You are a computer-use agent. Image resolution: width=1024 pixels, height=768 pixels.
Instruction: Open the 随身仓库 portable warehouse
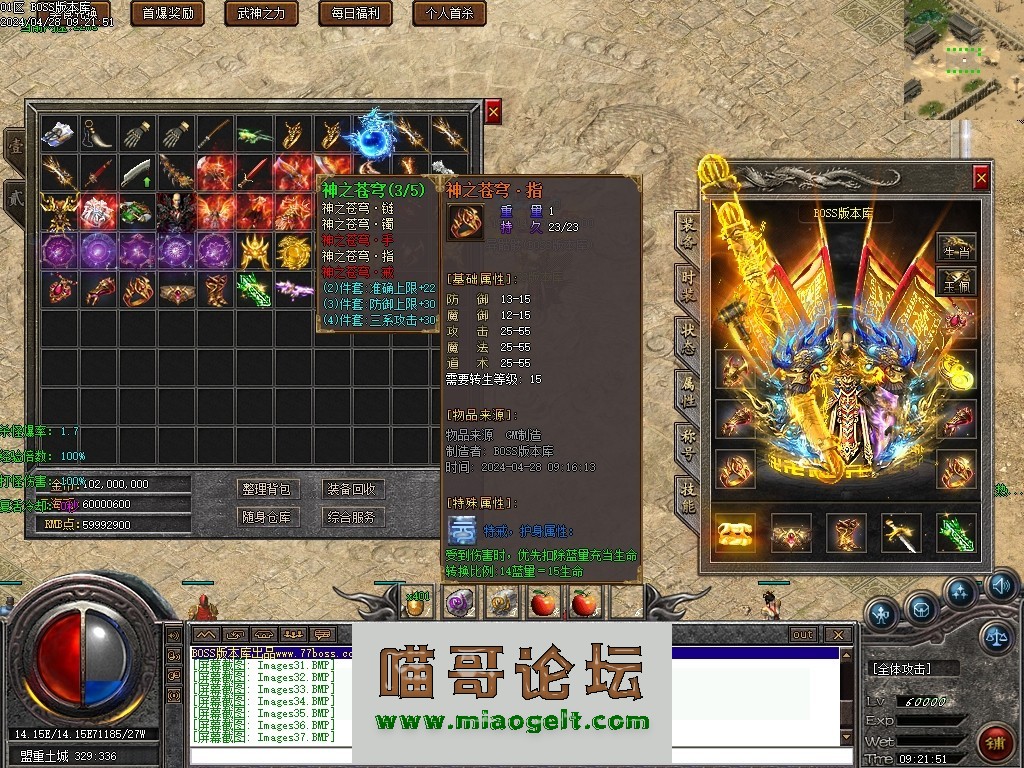click(x=266, y=517)
